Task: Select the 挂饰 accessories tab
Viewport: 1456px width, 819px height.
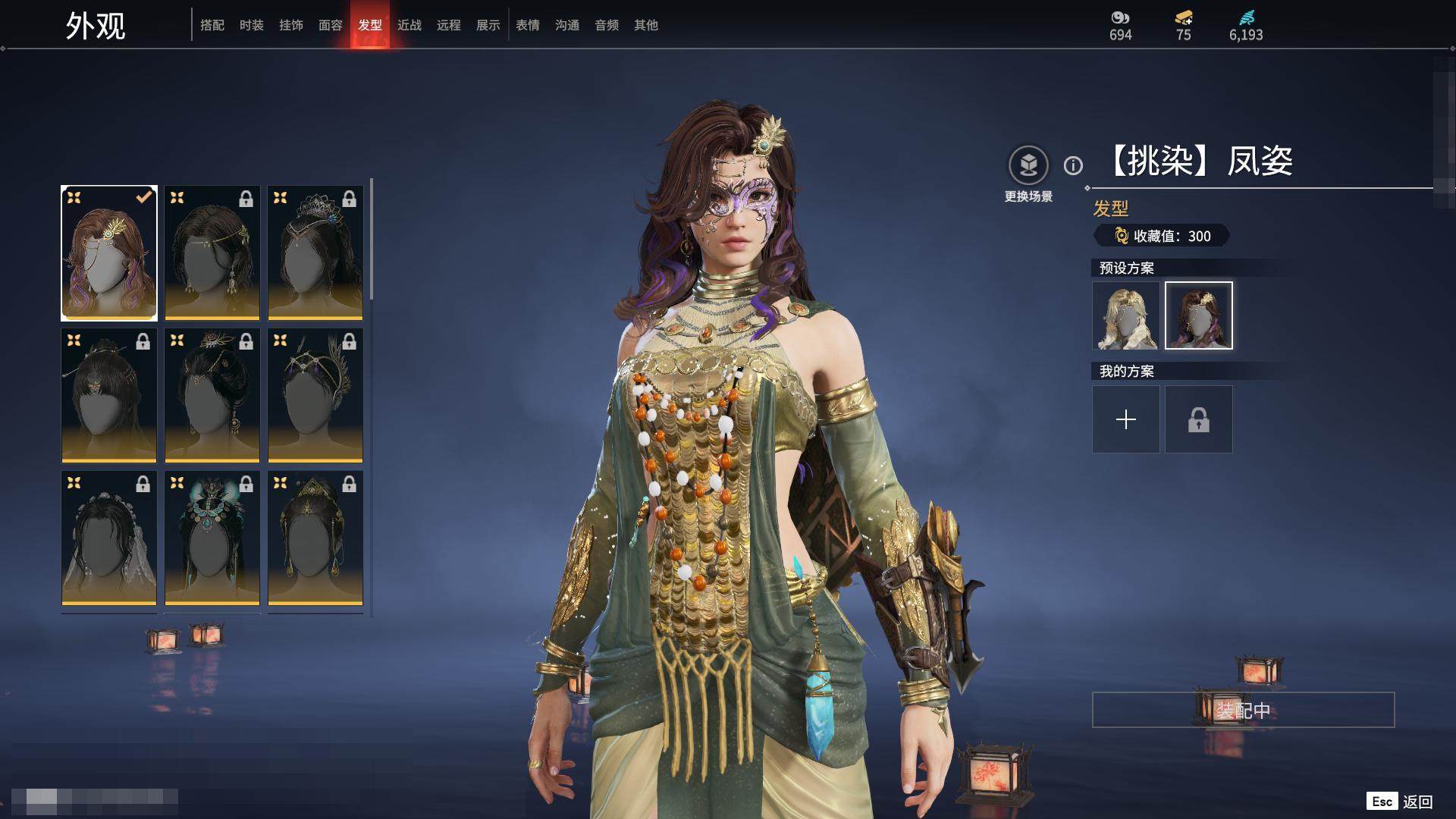Action: (x=291, y=25)
